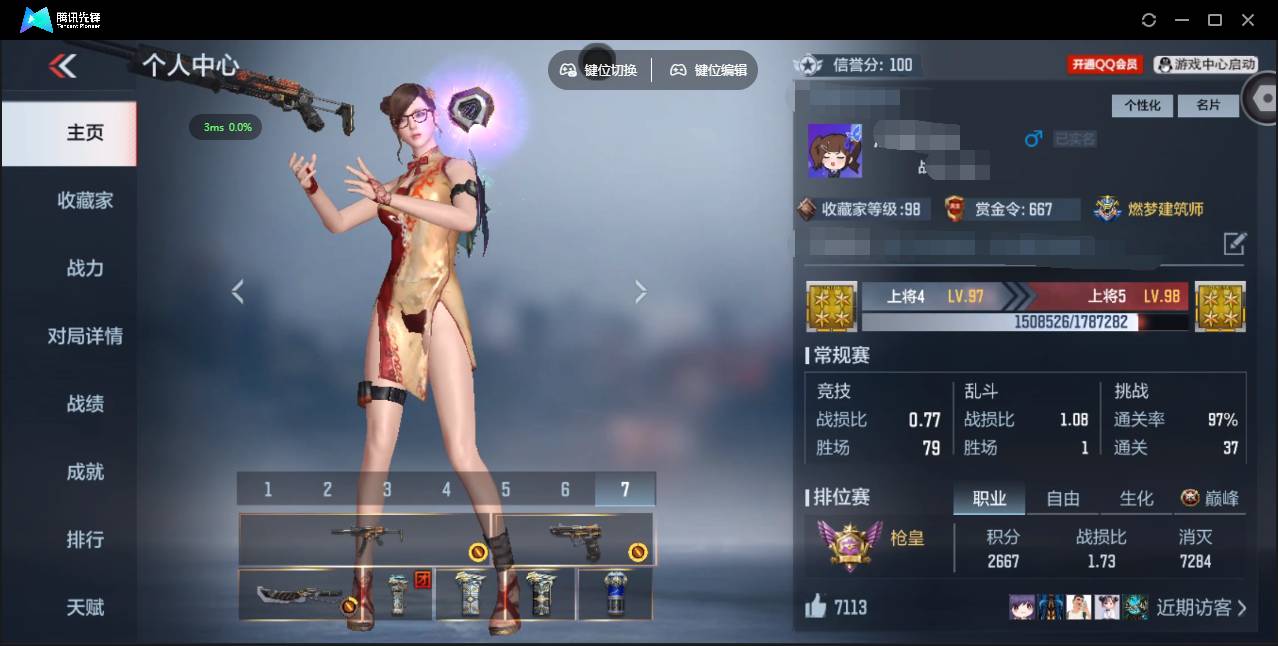
Task: Choose the 巅峰 ranked tab
Action: coord(1210,498)
